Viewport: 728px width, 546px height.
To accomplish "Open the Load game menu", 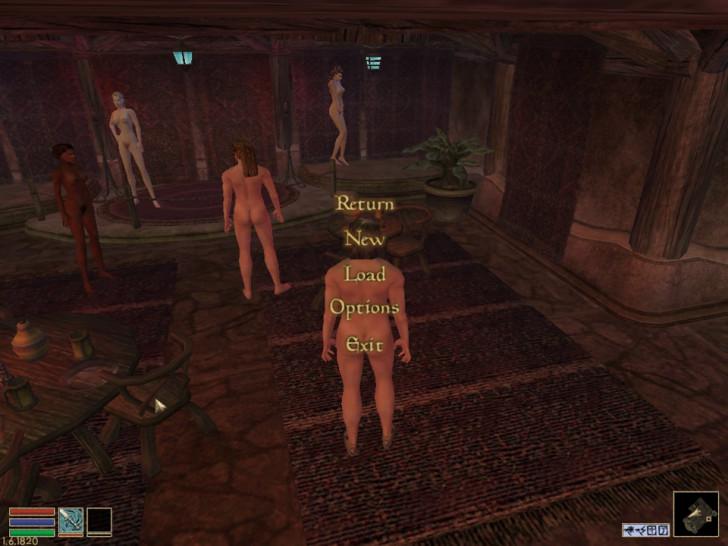I will 364,273.
